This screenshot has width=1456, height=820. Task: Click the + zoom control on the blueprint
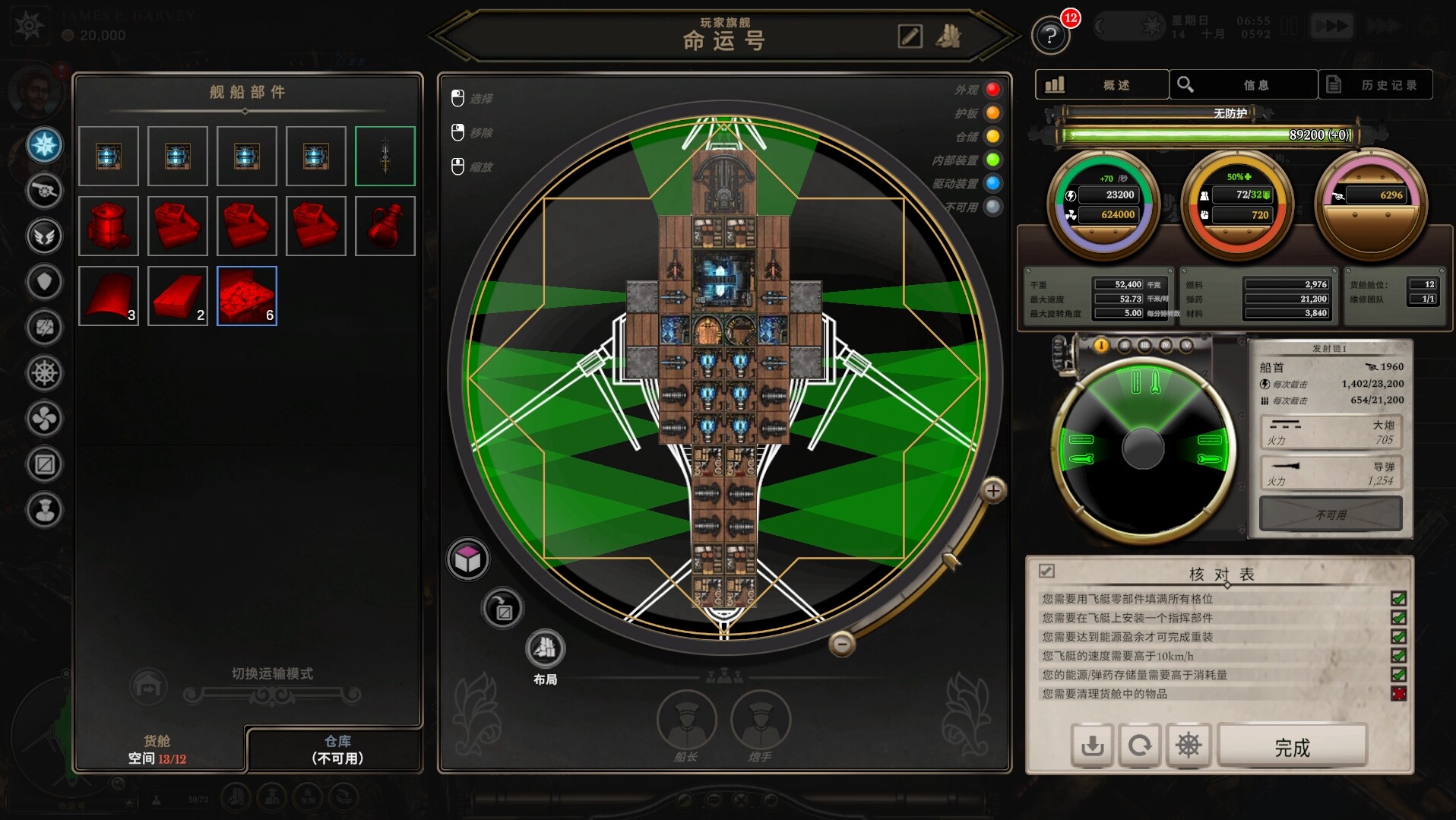(992, 490)
